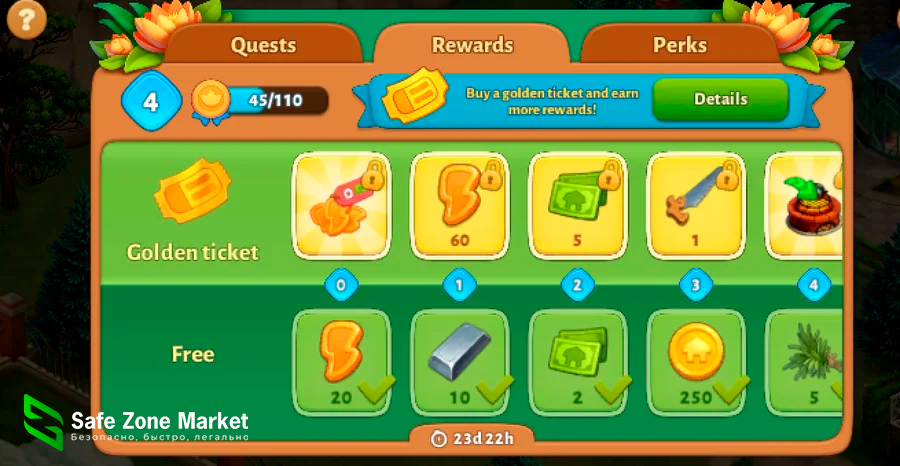Select the claimed 20 energy free reward

341,360
